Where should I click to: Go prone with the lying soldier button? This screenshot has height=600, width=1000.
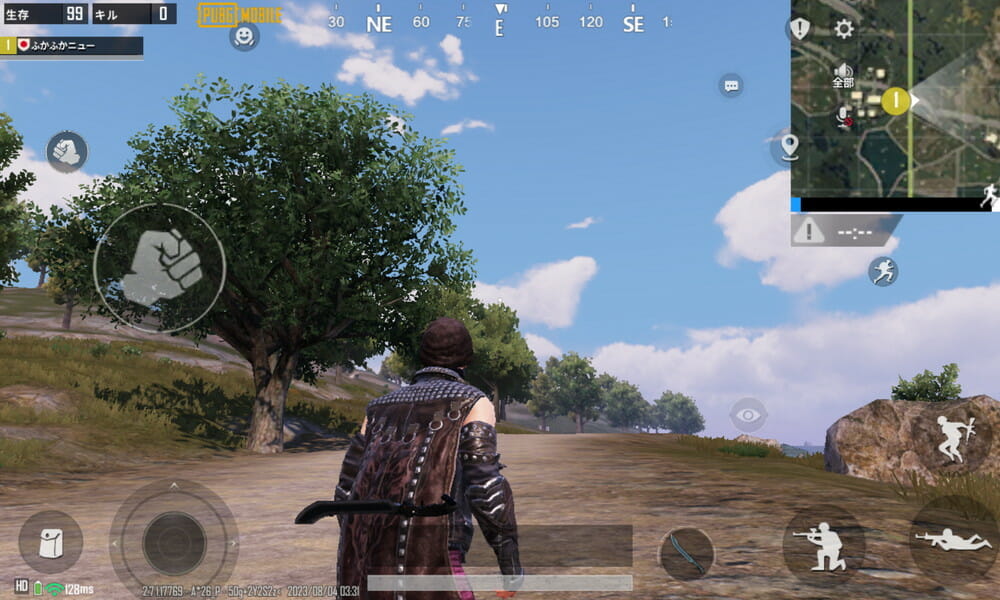pyautogui.click(x=952, y=541)
